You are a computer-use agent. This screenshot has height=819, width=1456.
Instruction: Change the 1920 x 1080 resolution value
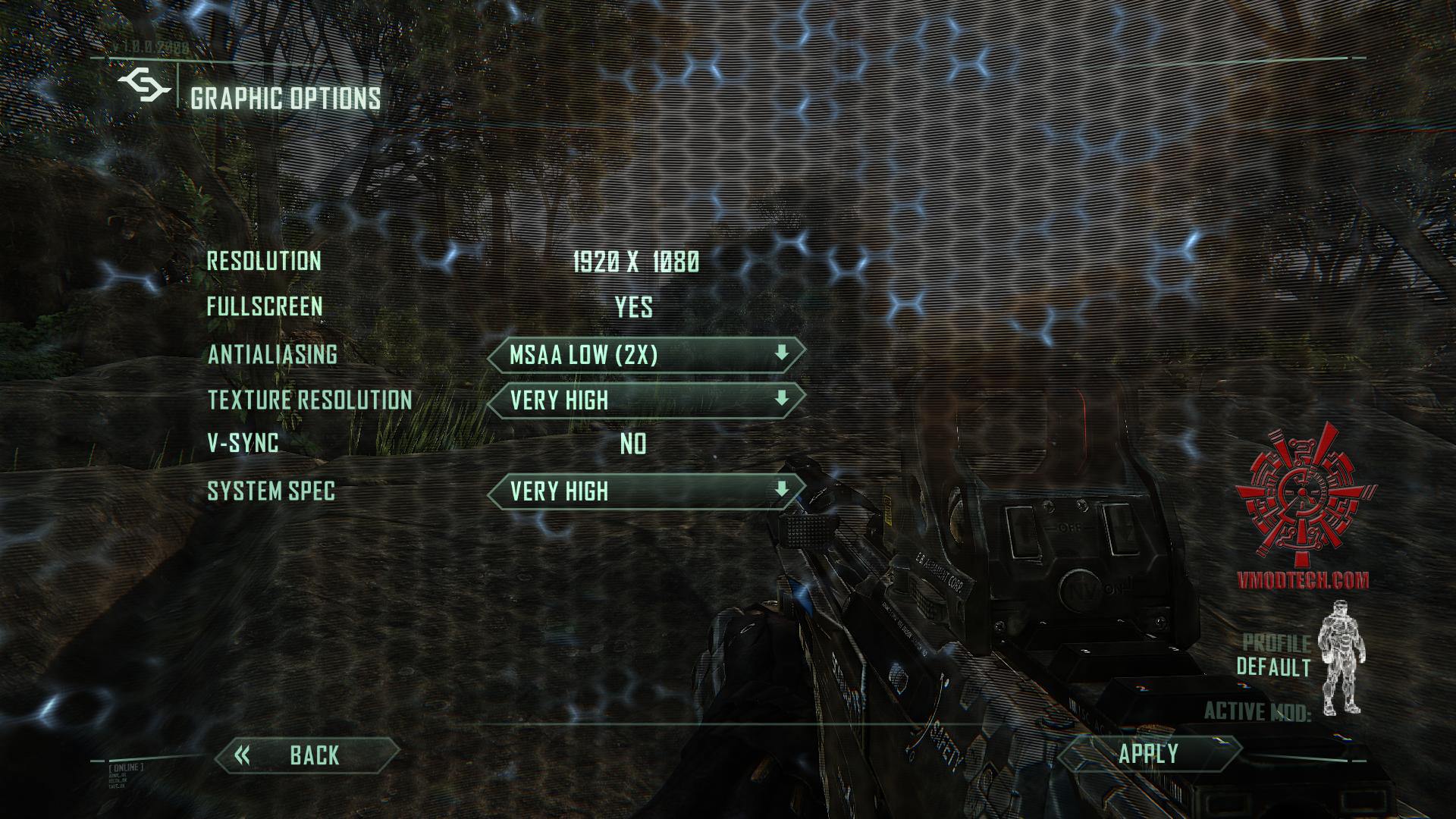(x=635, y=262)
